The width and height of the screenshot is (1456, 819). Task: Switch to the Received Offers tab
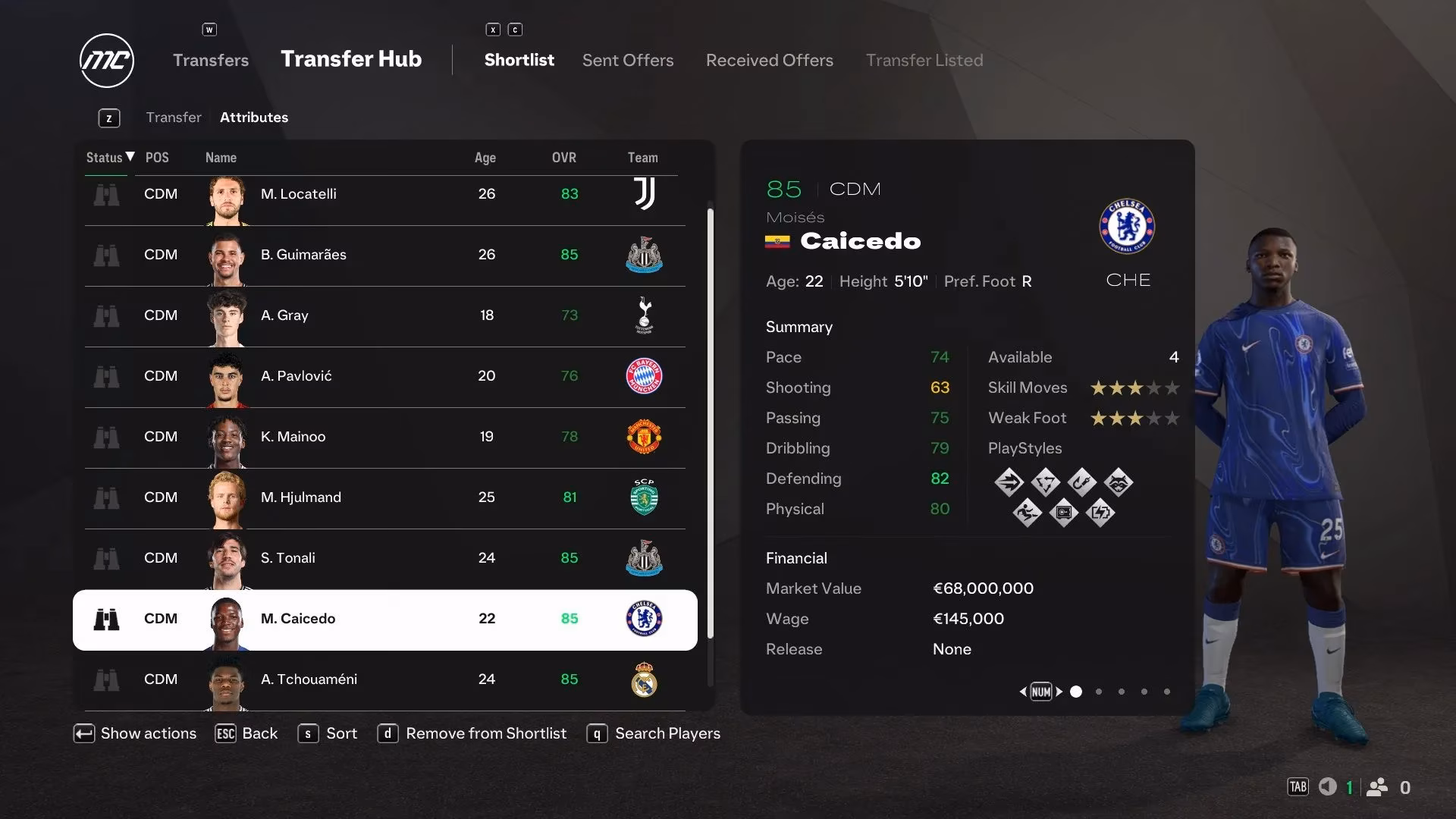coord(769,60)
